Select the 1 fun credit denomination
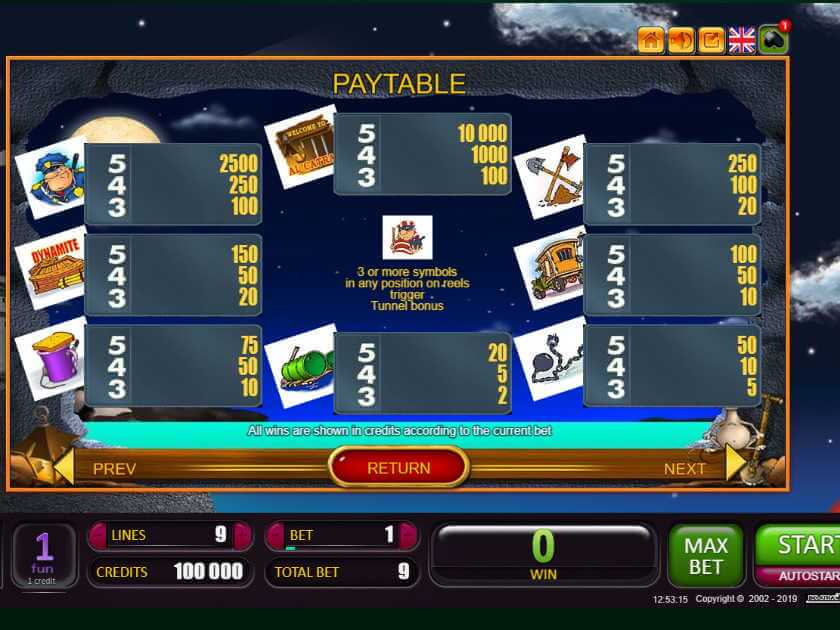The image size is (840, 630). [43, 555]
